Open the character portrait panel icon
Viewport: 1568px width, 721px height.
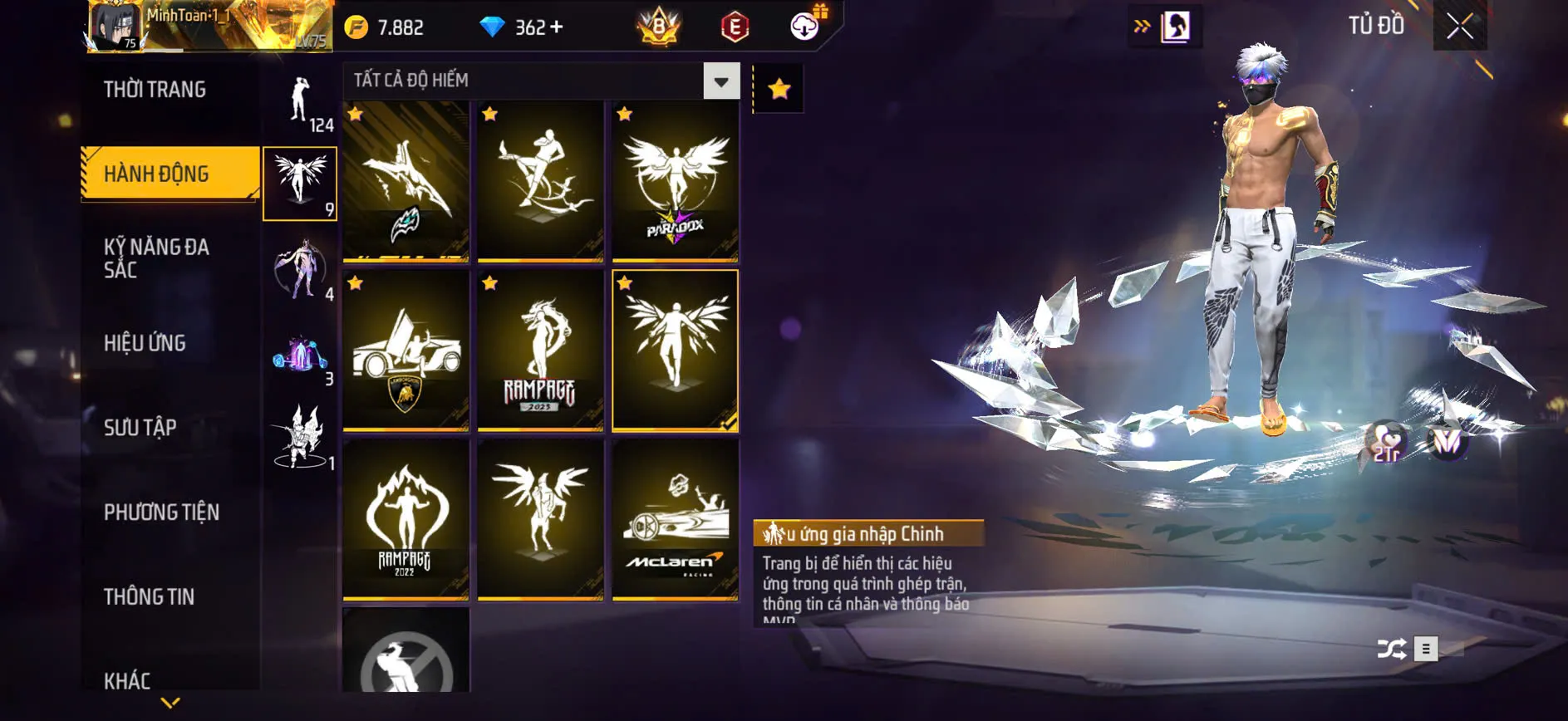[1175, 27]
